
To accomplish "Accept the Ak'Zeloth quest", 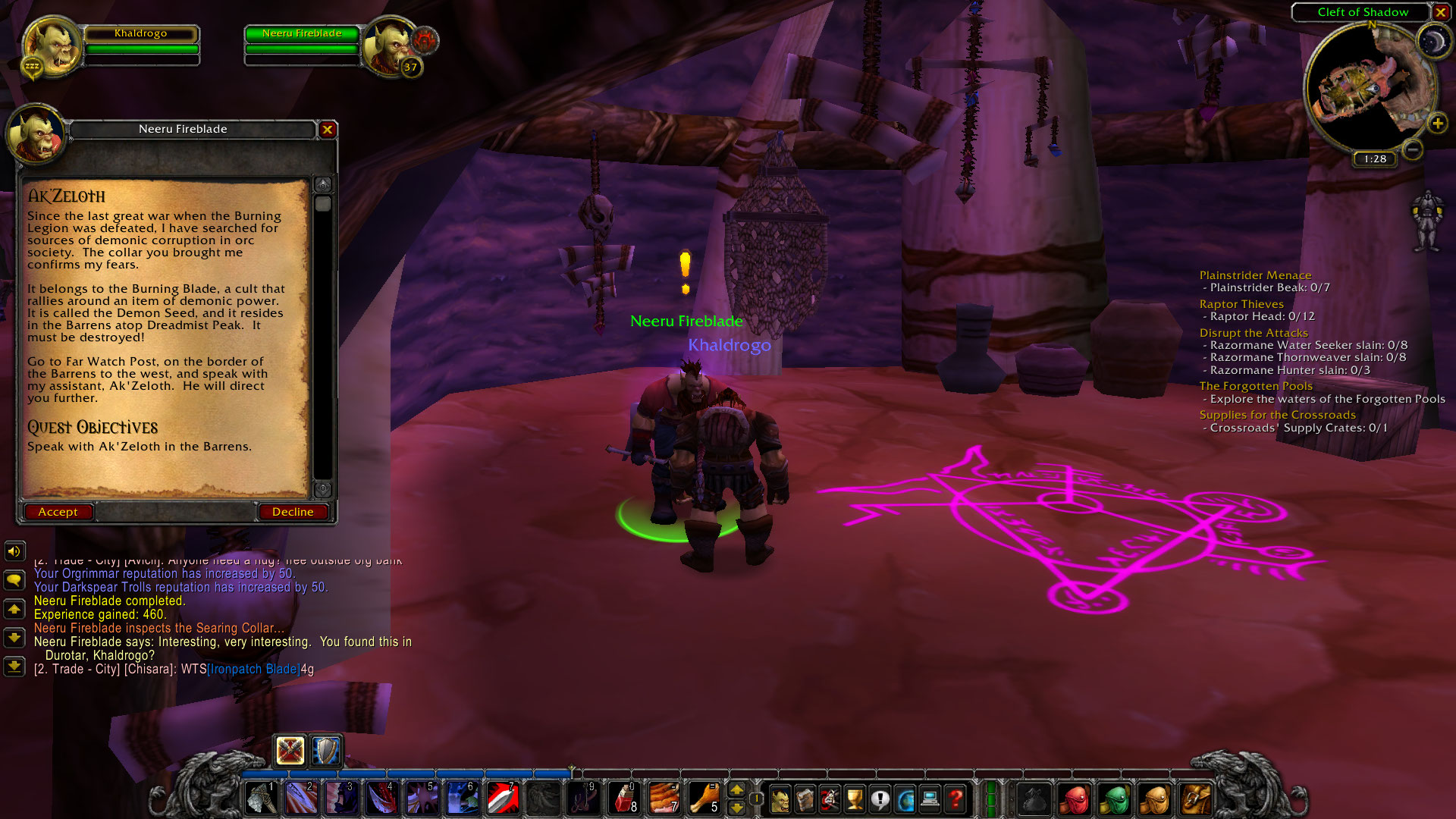I will (x=58, y=512).
